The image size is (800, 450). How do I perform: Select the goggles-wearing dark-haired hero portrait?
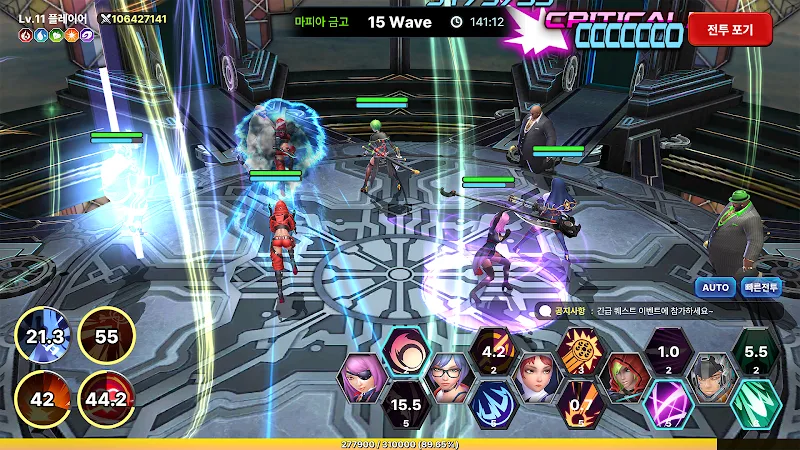pyautogui.click(x=711, y=378)
